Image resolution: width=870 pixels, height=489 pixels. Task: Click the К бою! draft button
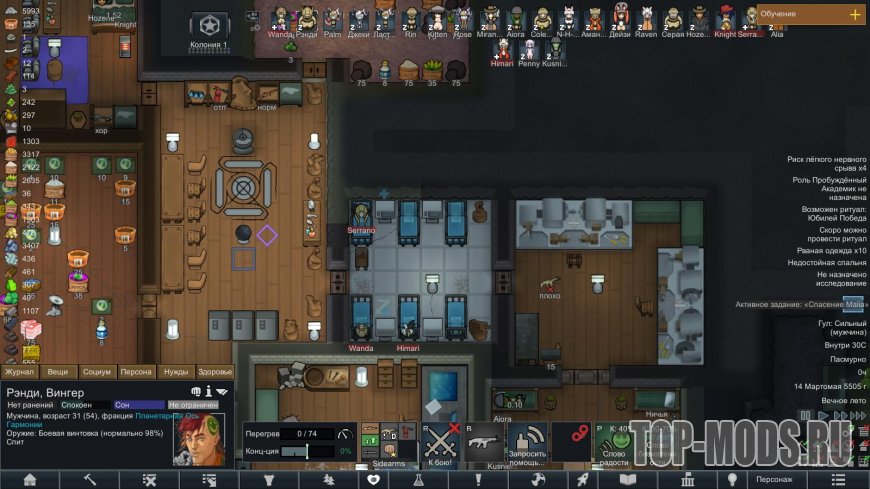pyautogui.click(x=438, y=441)
